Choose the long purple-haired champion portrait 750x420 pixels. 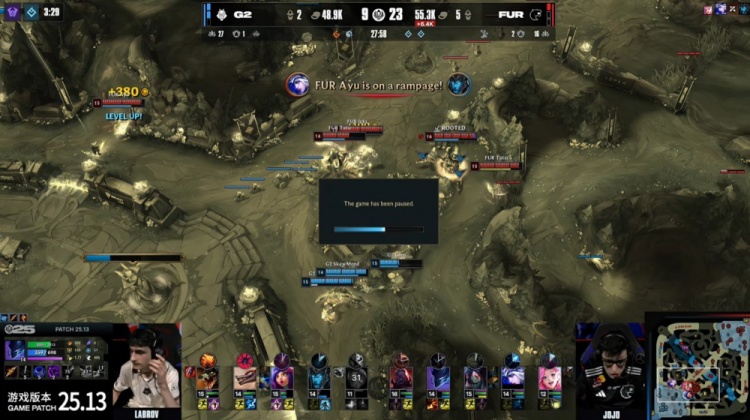(283, 375)
